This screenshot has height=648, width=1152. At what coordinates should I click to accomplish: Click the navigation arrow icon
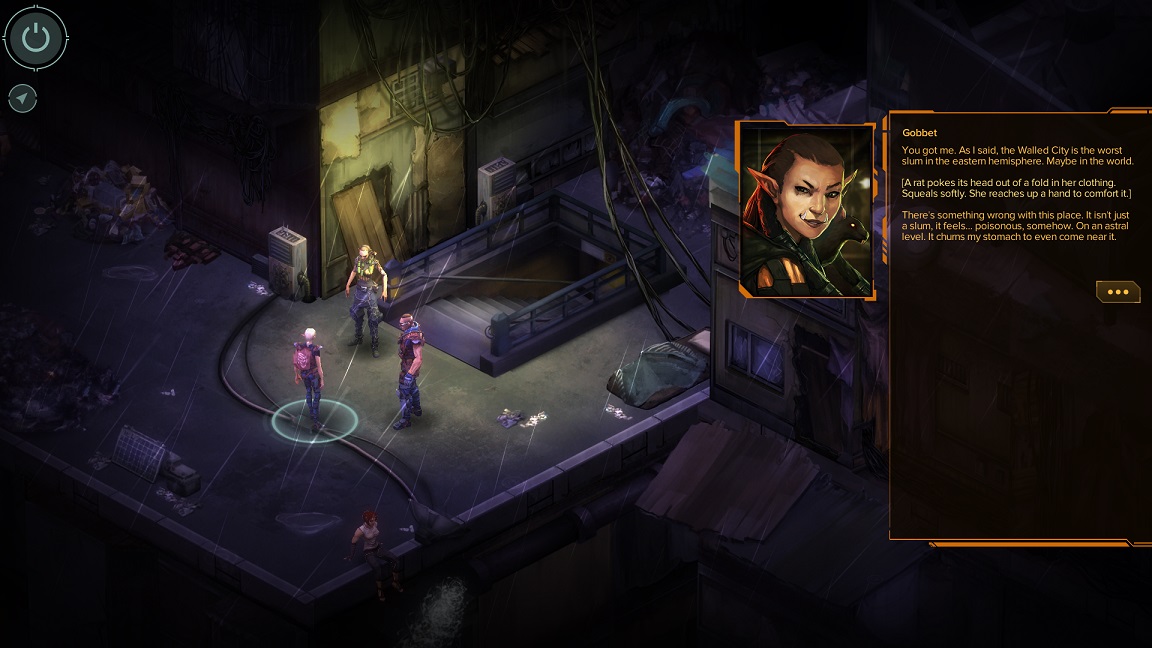[23, 98]
